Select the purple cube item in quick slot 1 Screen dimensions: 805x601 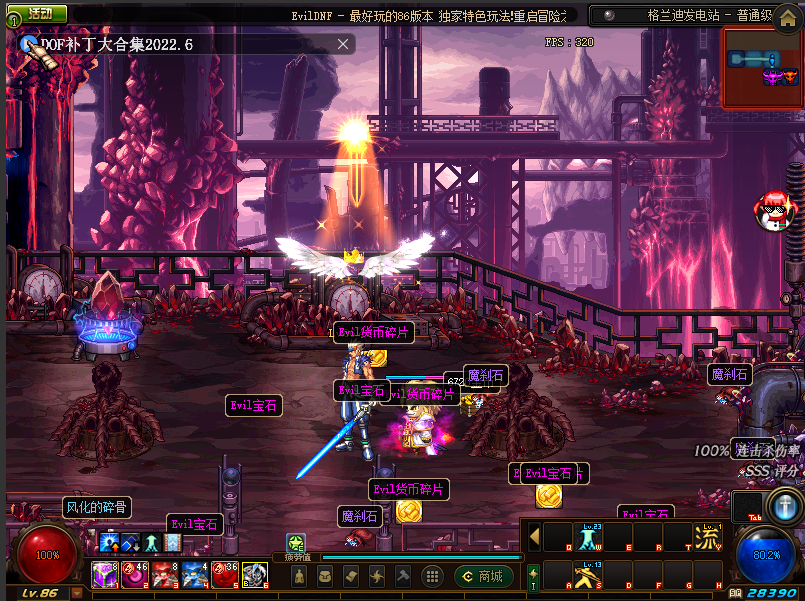pos(105,575)
